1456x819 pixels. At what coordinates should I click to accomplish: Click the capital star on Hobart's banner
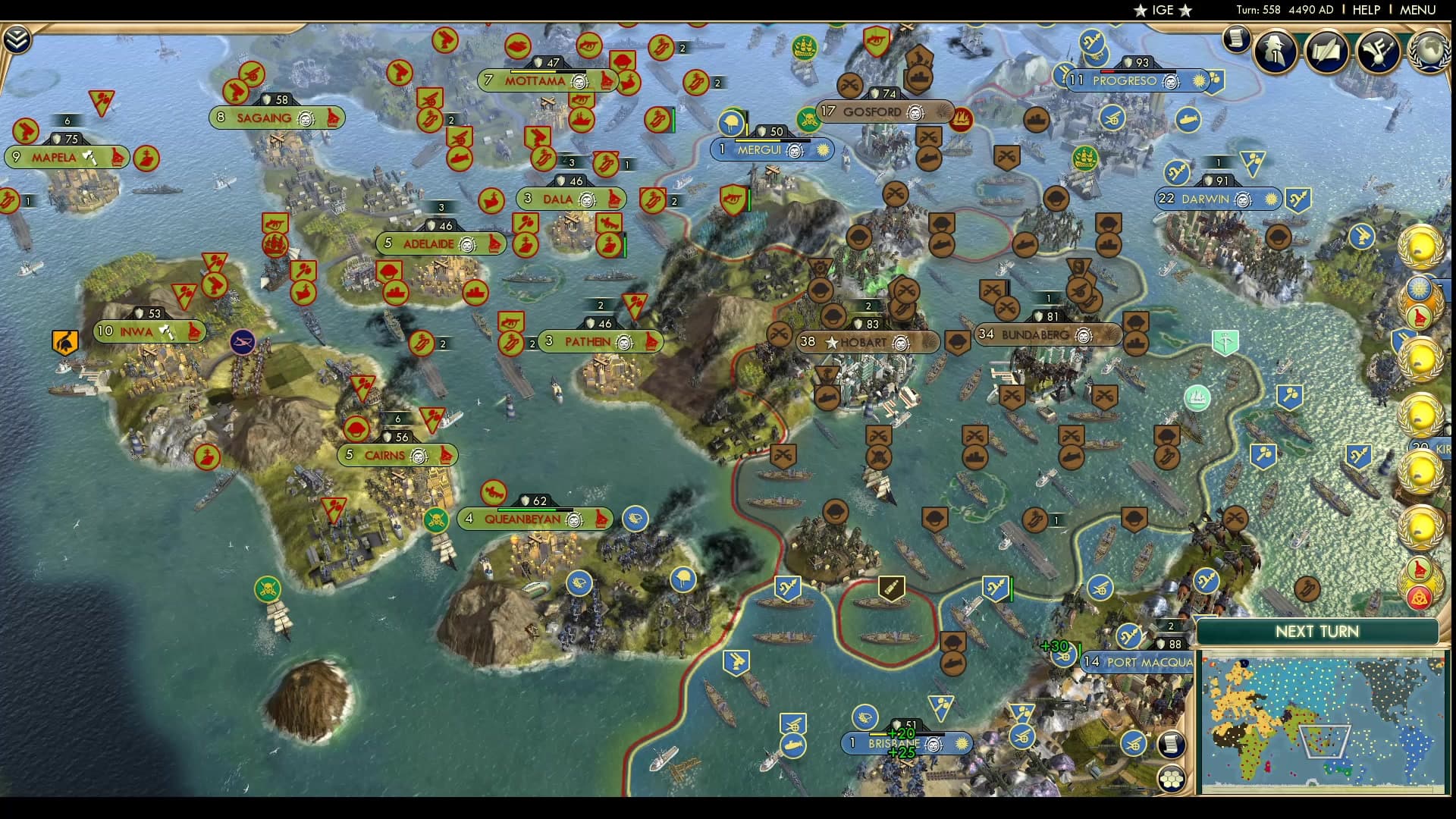point(833,342)
